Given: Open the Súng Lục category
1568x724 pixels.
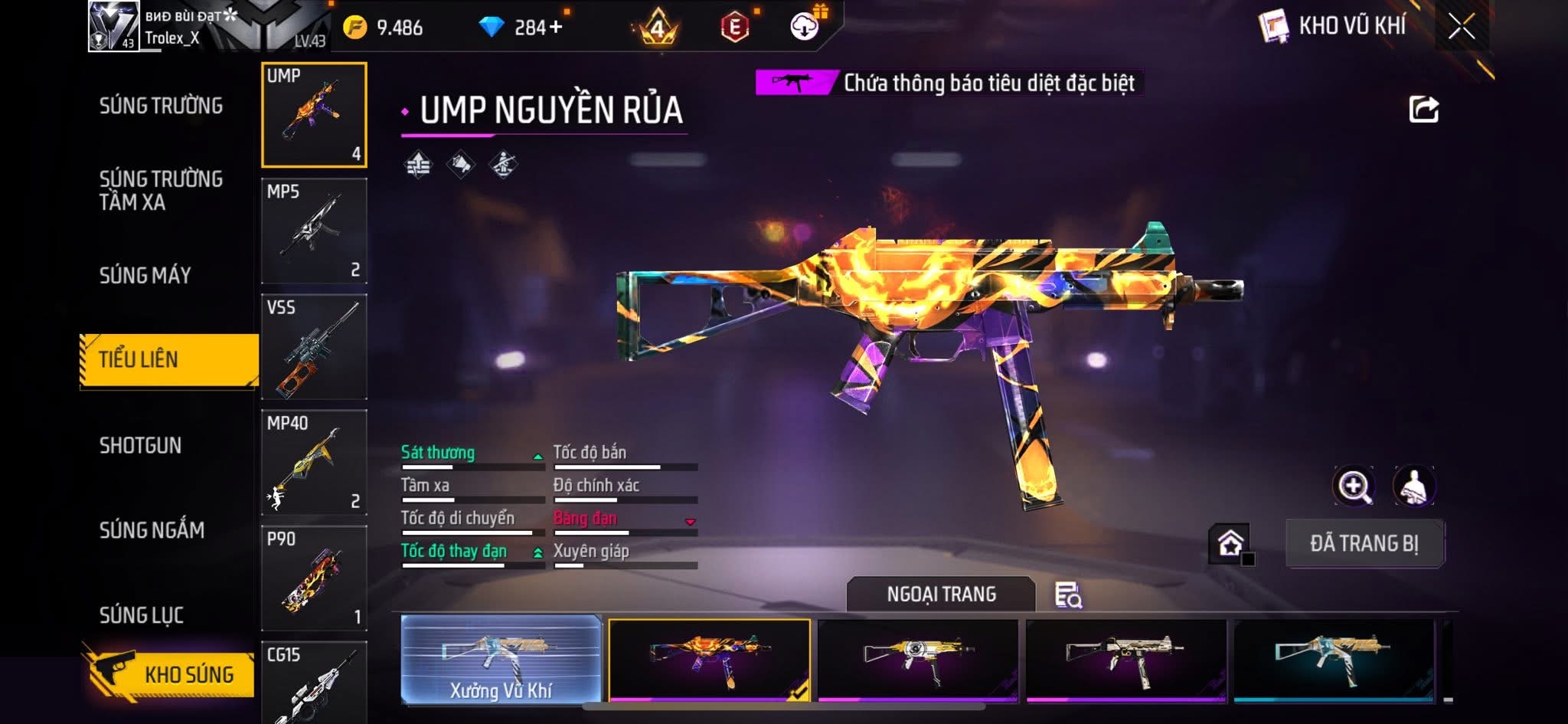Looking at the screenshot, I should pos(142,614).
